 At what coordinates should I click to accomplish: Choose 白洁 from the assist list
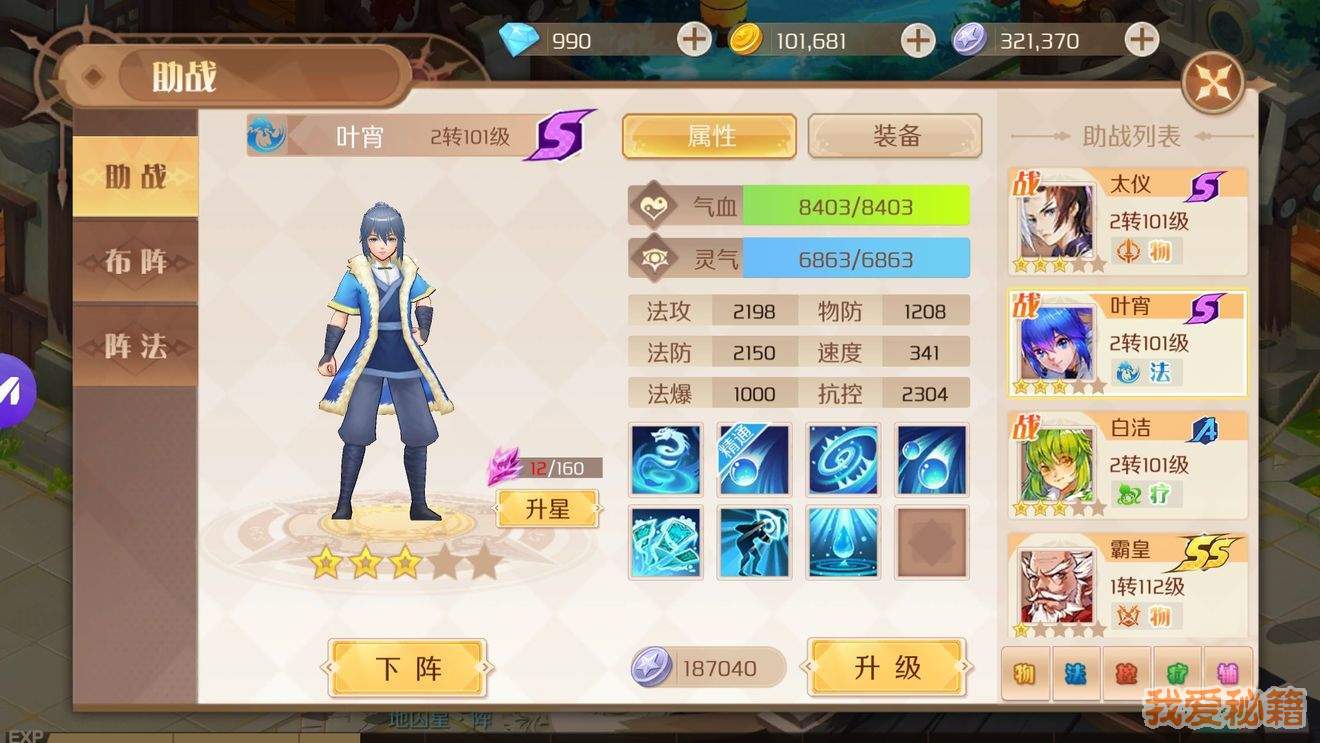(x=1128, y=465)
